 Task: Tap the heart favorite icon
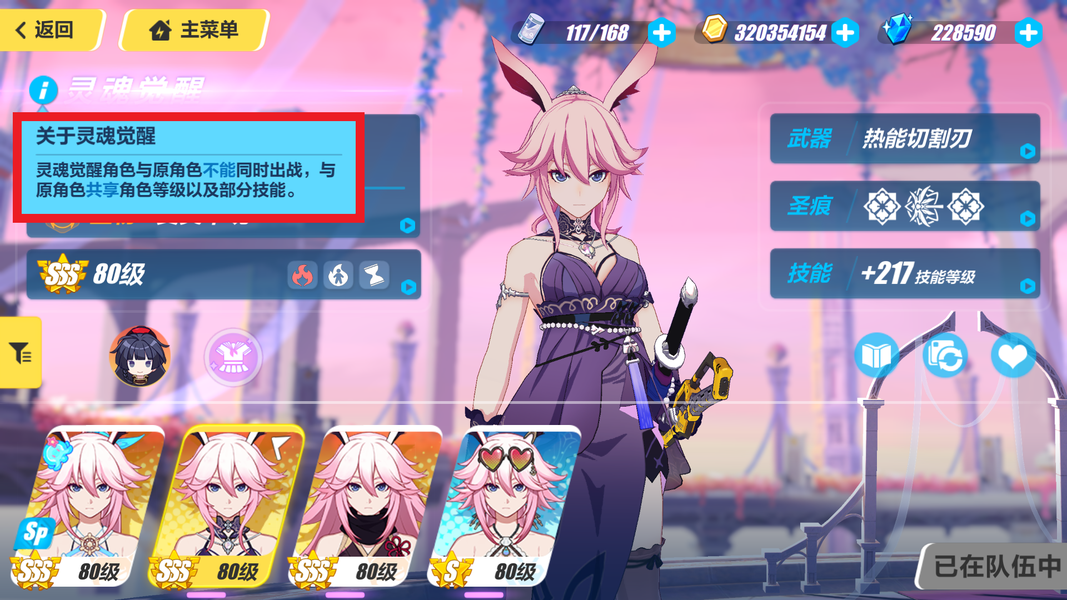[x=1012, y=355]
